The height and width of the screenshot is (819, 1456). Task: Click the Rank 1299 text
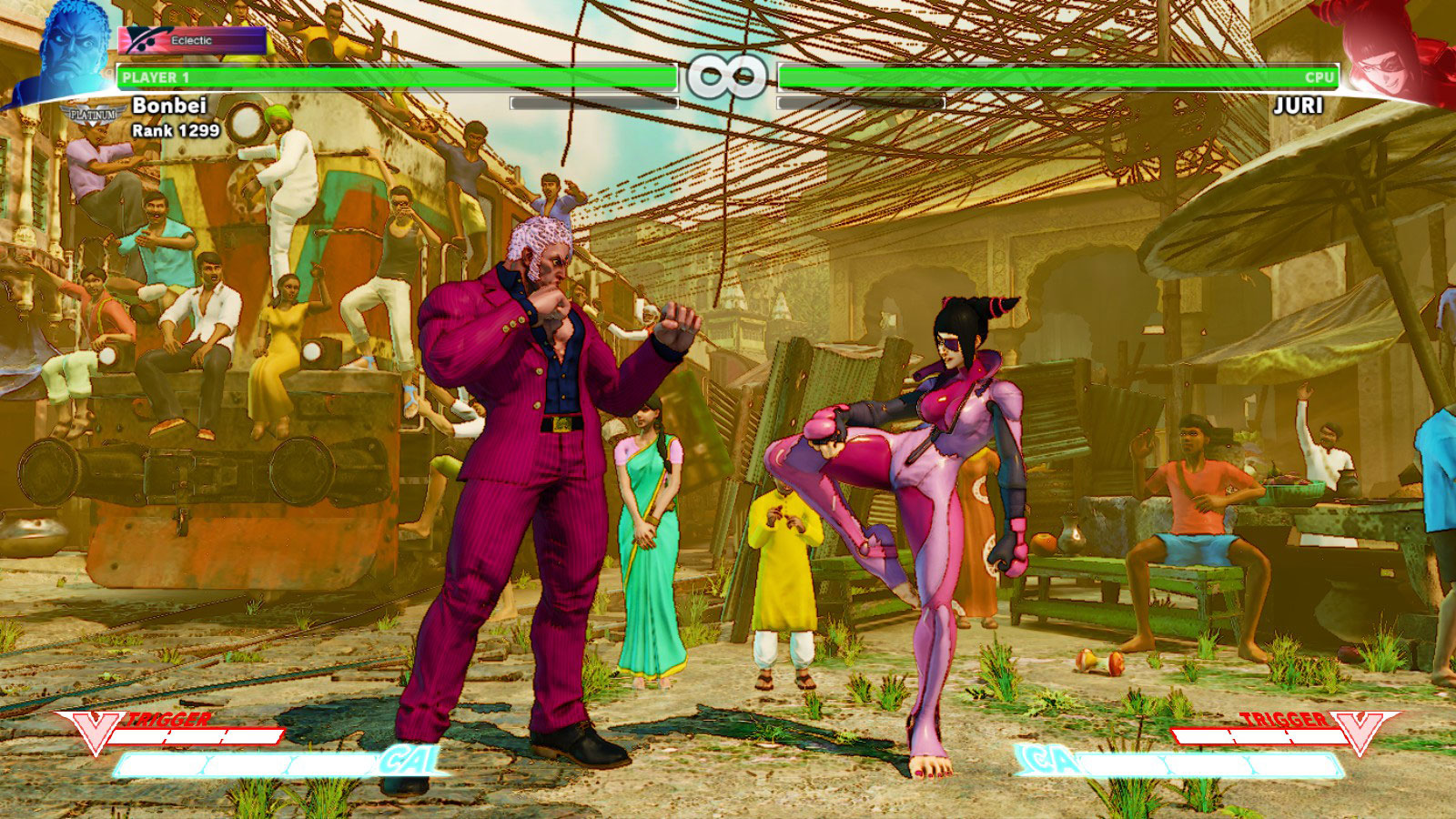coord(175,130)
